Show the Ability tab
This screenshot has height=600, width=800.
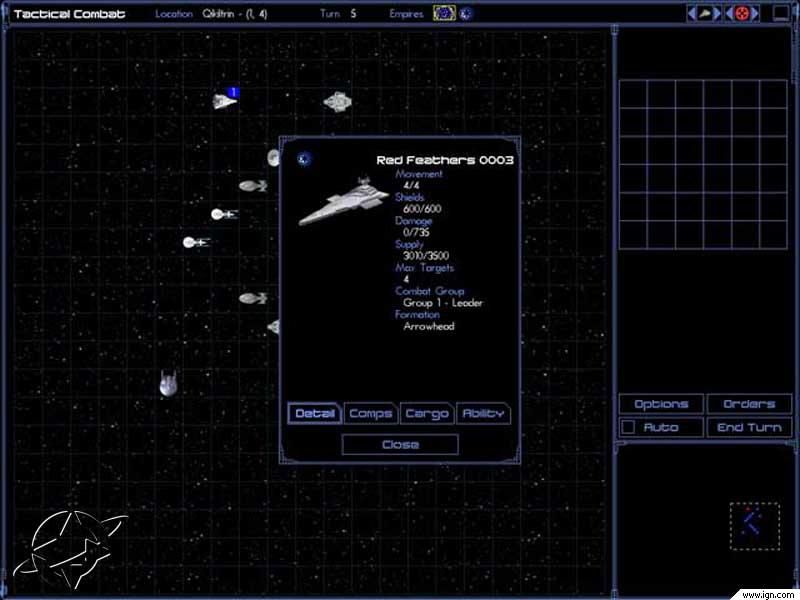tap(483, 414)
